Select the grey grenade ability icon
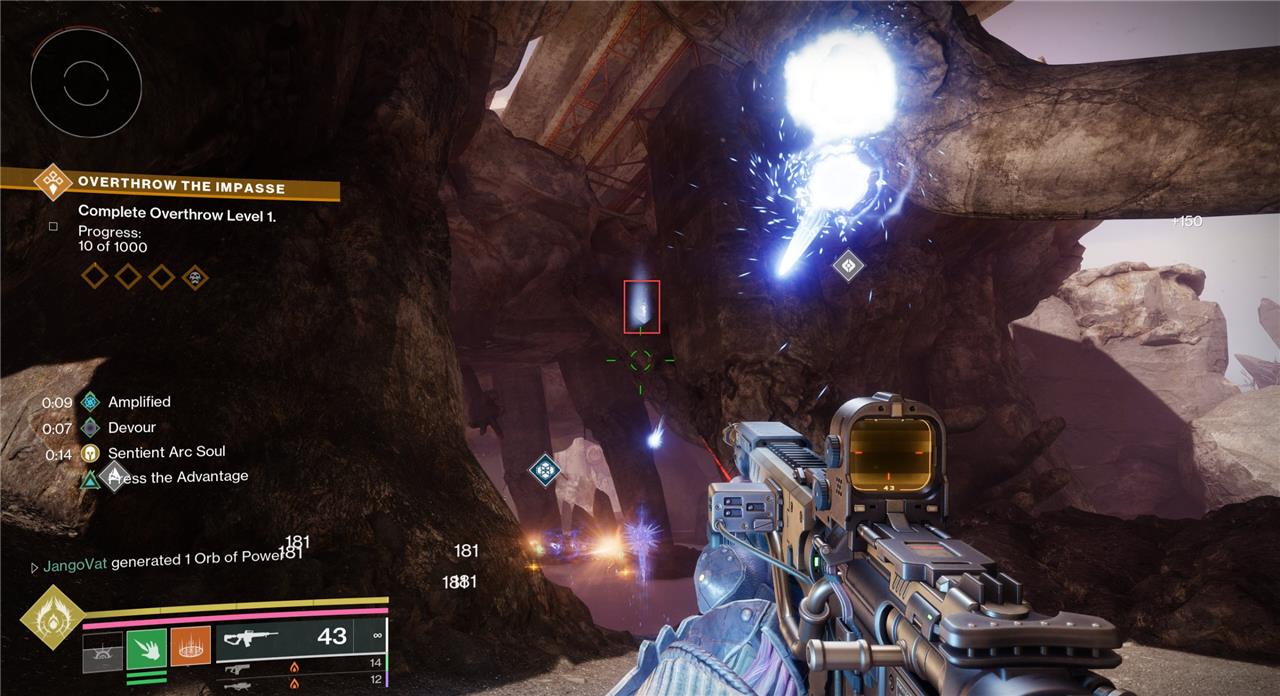The image size is (1280, 696). pos(102,651)
